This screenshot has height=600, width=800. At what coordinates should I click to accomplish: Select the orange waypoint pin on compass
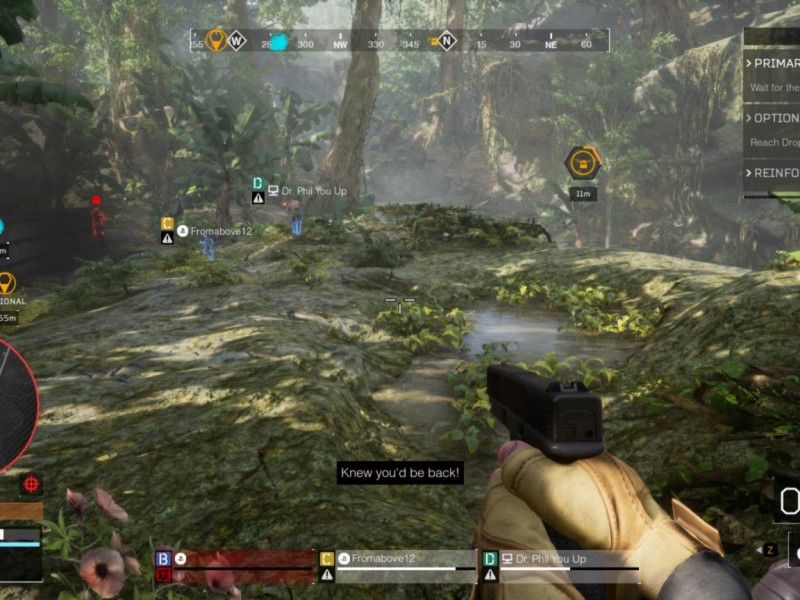[x=214, y=40]
